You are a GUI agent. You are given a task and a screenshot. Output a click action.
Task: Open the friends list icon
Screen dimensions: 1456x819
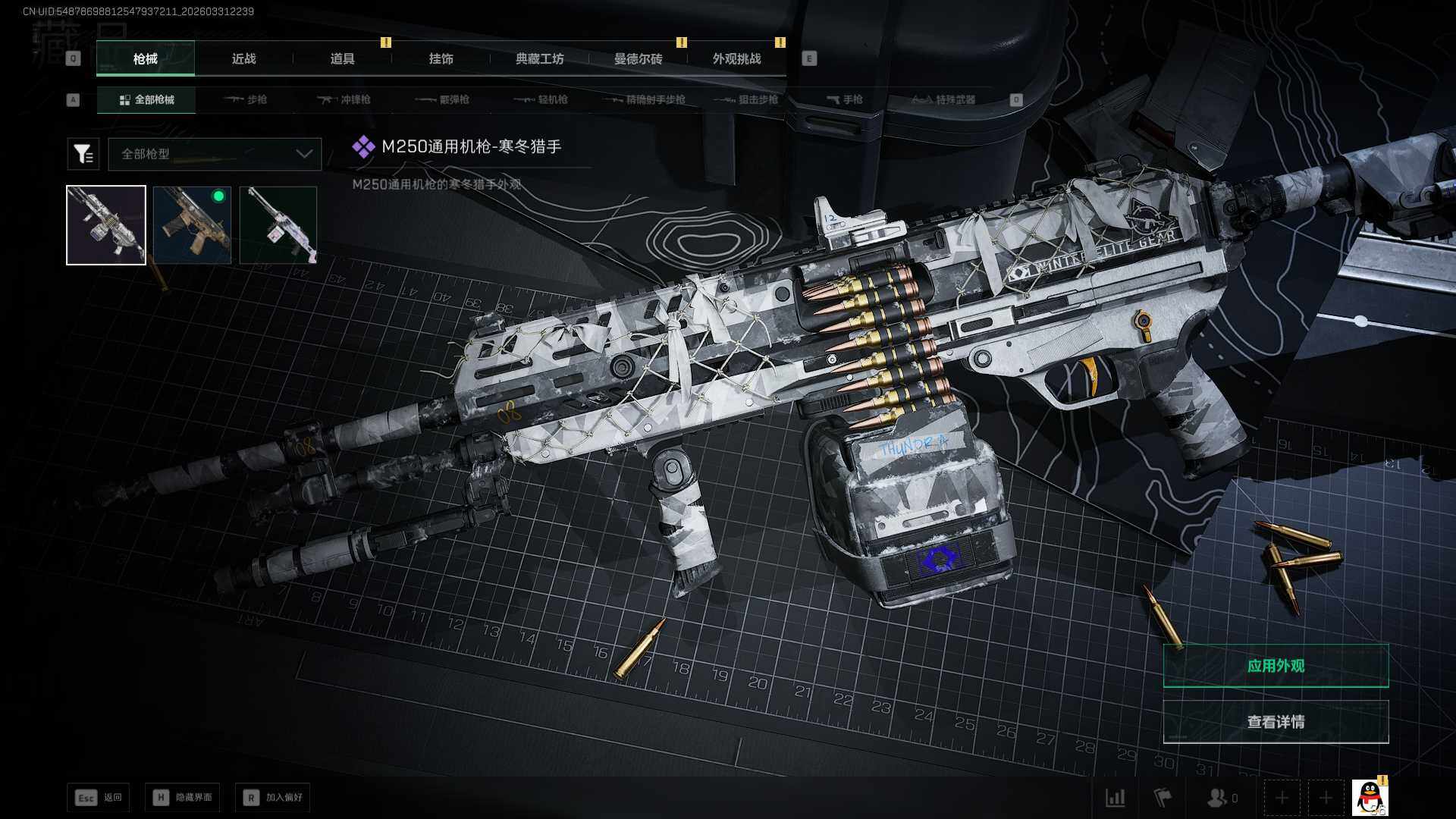[x=1222, y=798]
